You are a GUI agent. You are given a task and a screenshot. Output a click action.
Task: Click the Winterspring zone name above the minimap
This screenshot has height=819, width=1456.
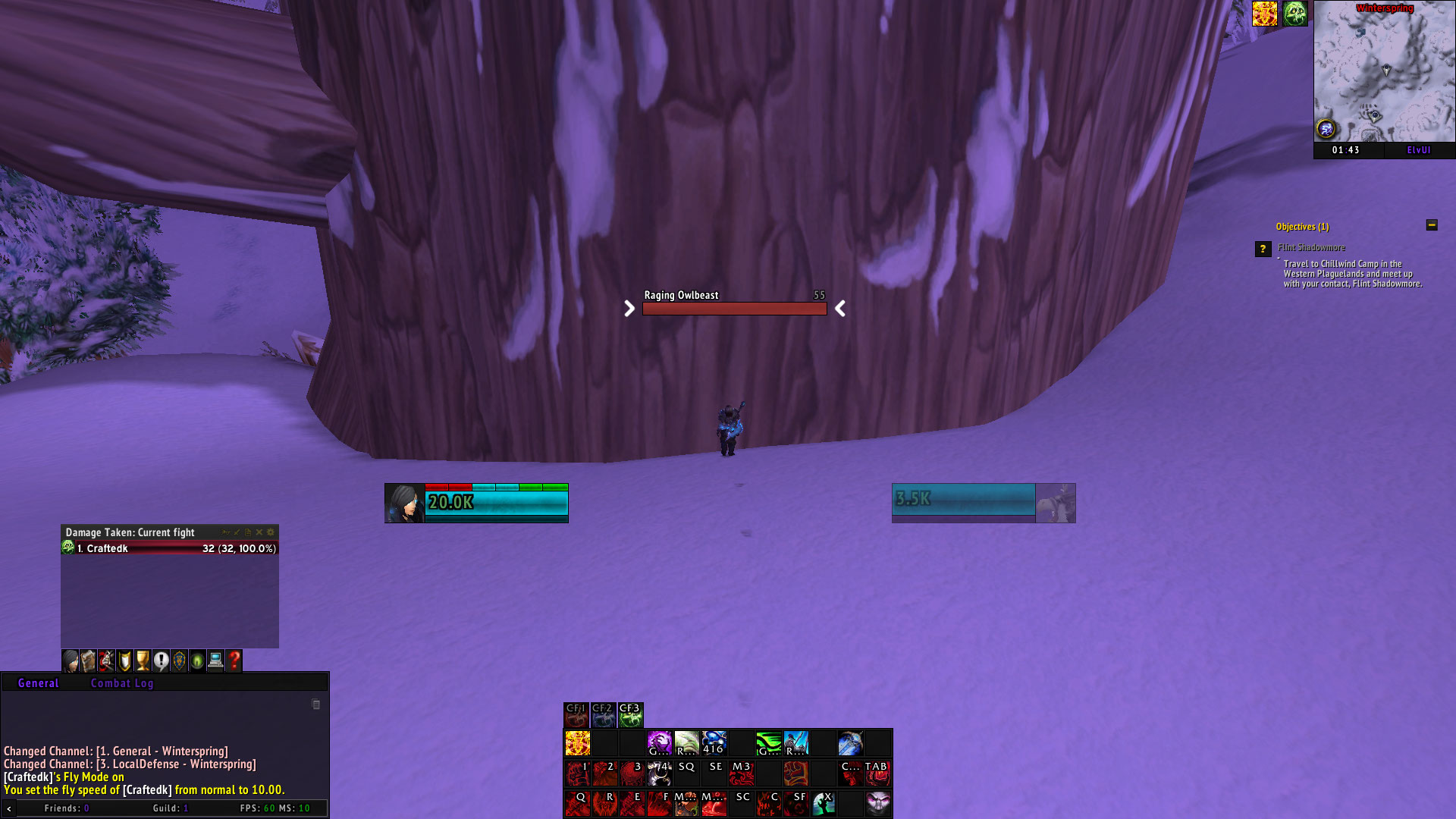tap(1385, 8)
